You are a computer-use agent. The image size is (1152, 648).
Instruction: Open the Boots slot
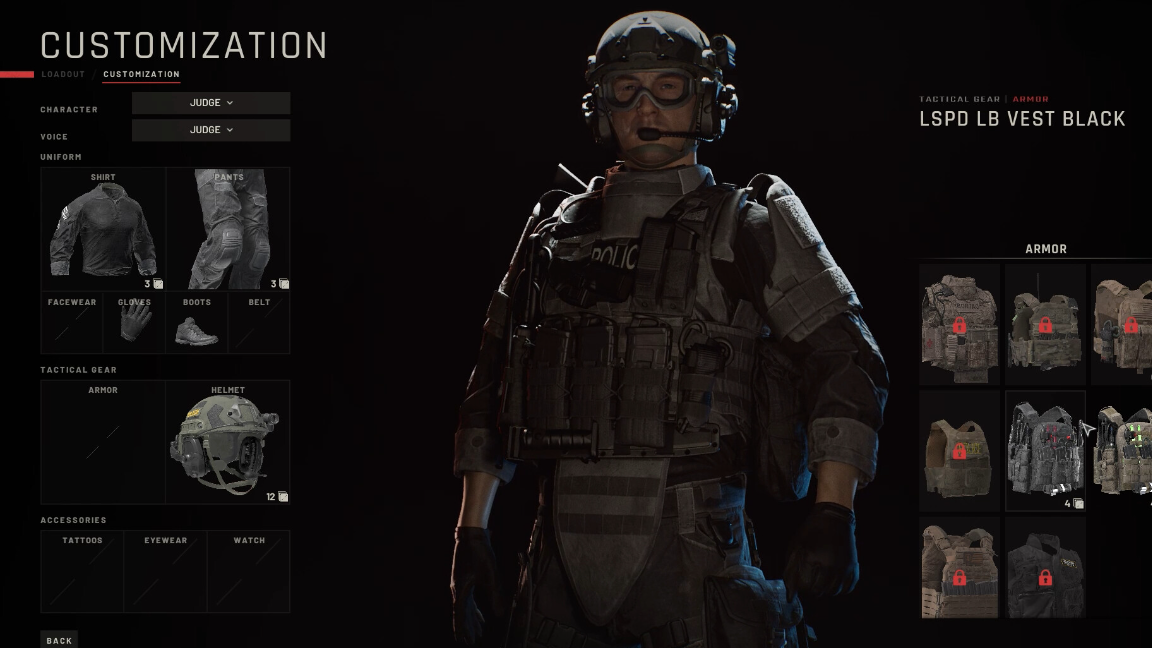197,322
